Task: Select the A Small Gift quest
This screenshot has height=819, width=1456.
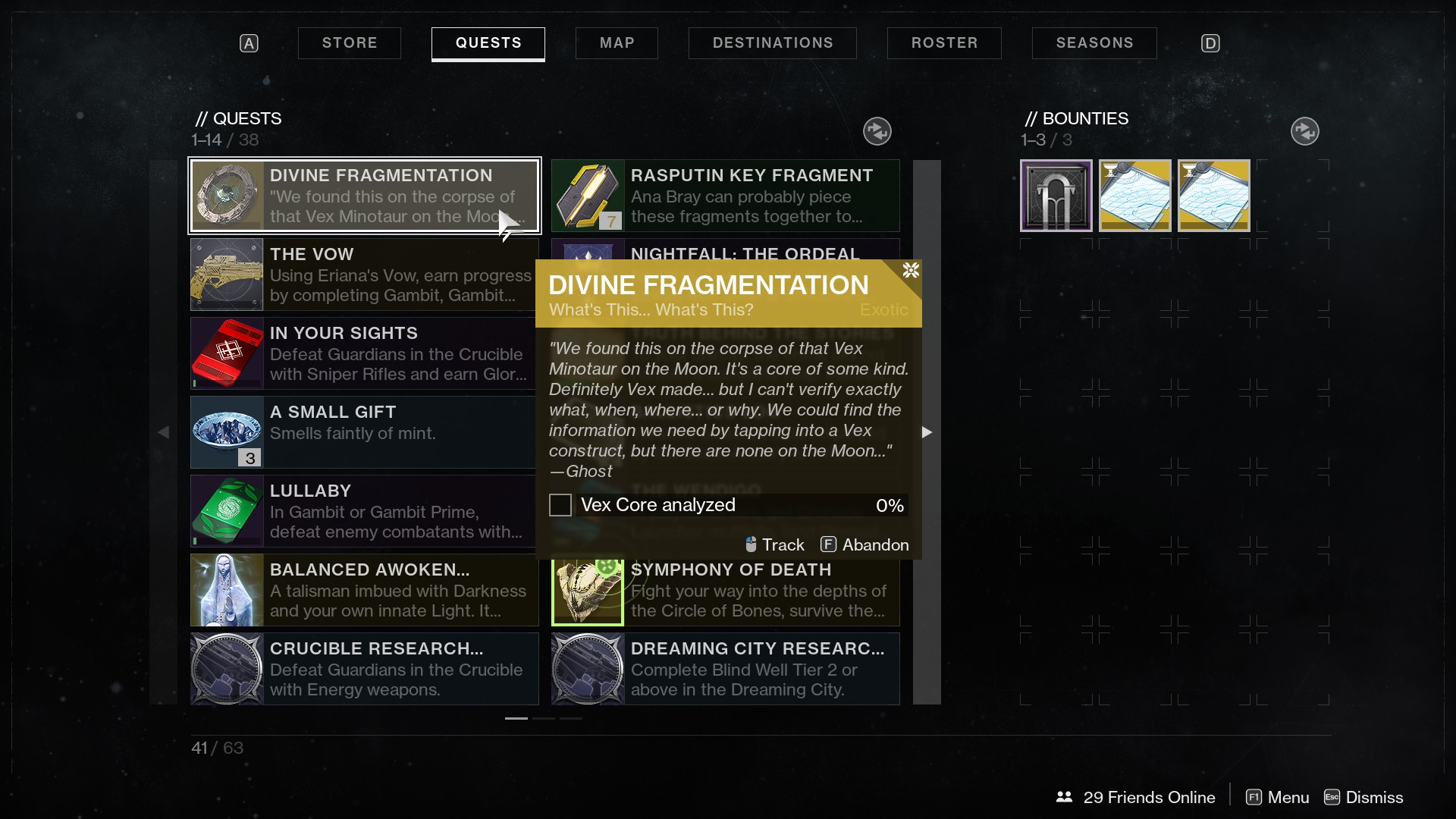Action: pos(364,432)
